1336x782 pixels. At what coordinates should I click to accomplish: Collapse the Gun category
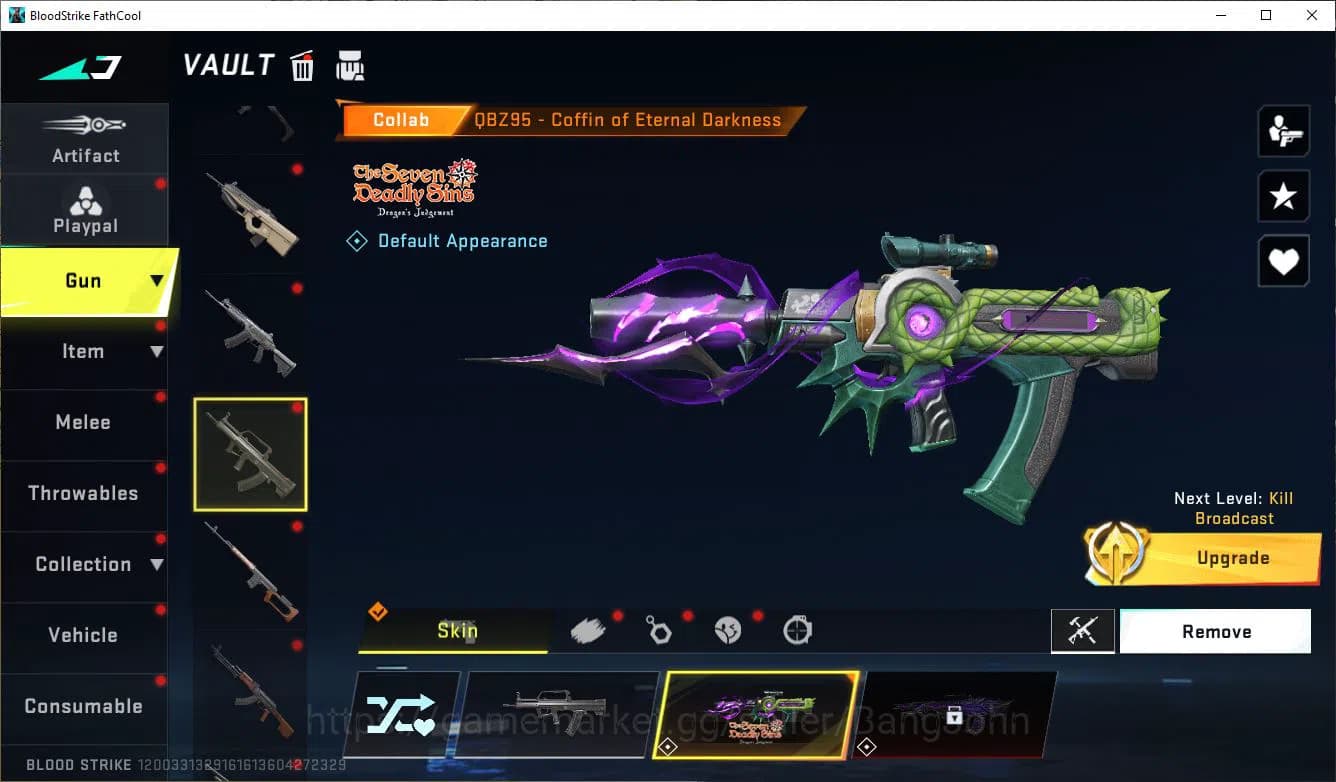point(85,281)
